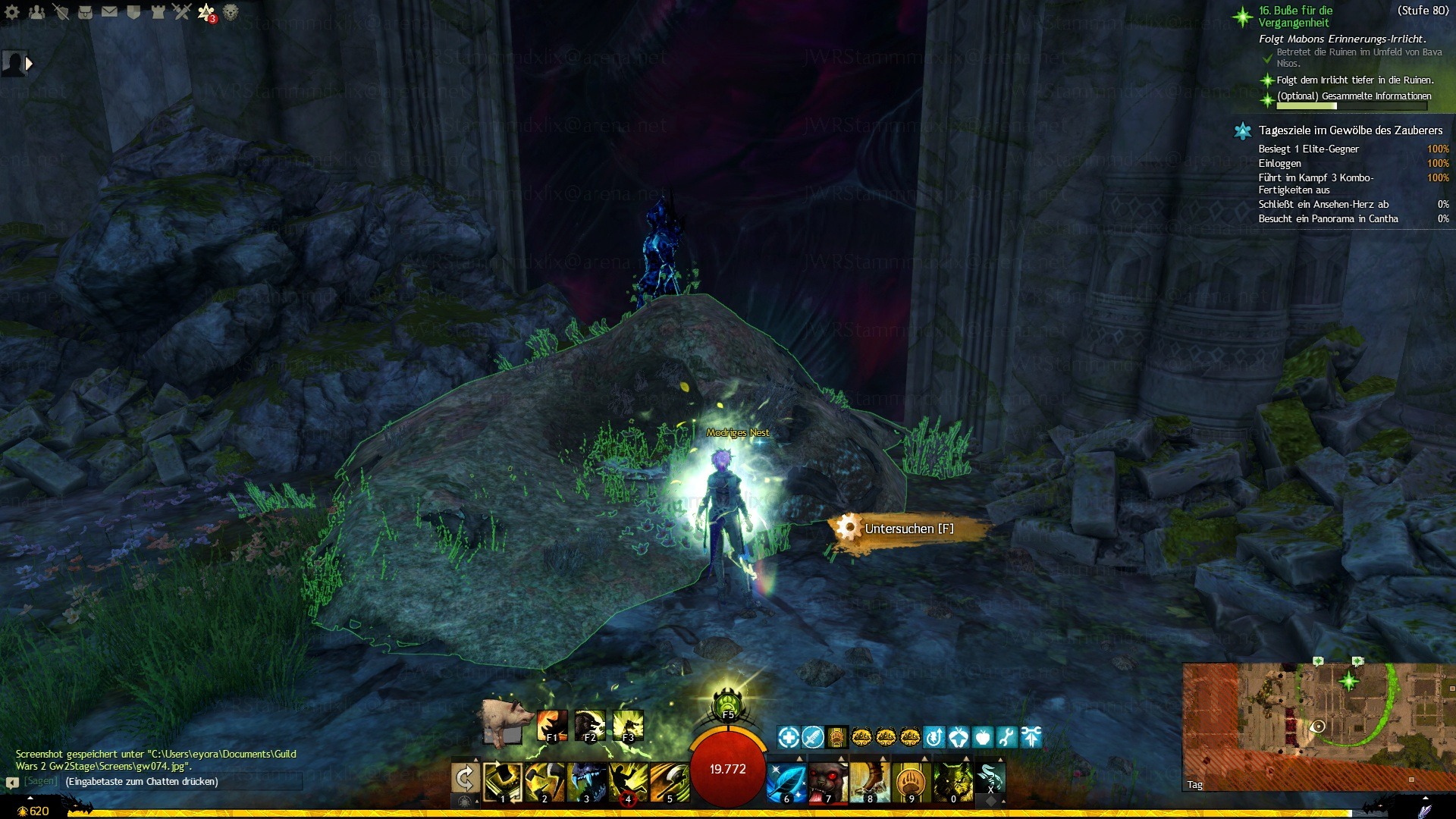Open the guild shield icon

pos(133,12)
